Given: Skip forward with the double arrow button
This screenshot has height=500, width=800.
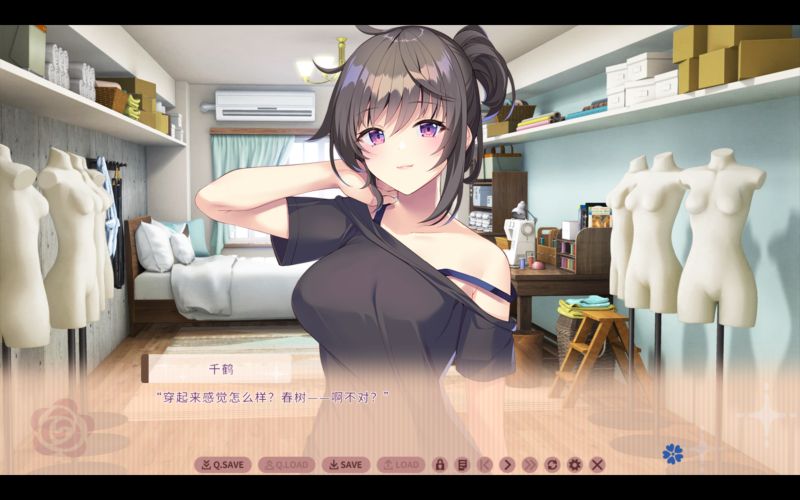Looking at the screenshot, I should point(529,464).
